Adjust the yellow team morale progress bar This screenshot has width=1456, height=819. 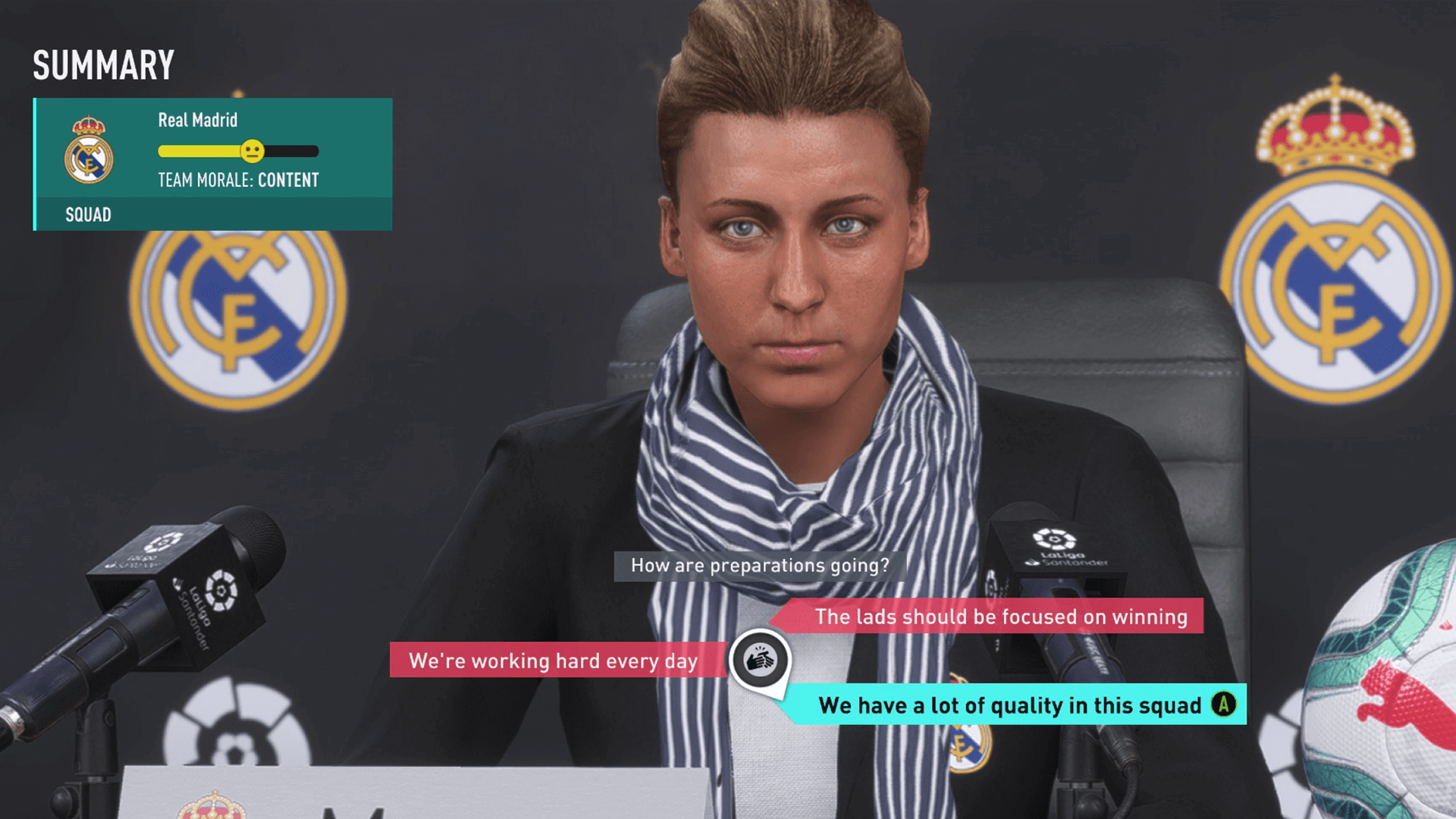[201, 151]
